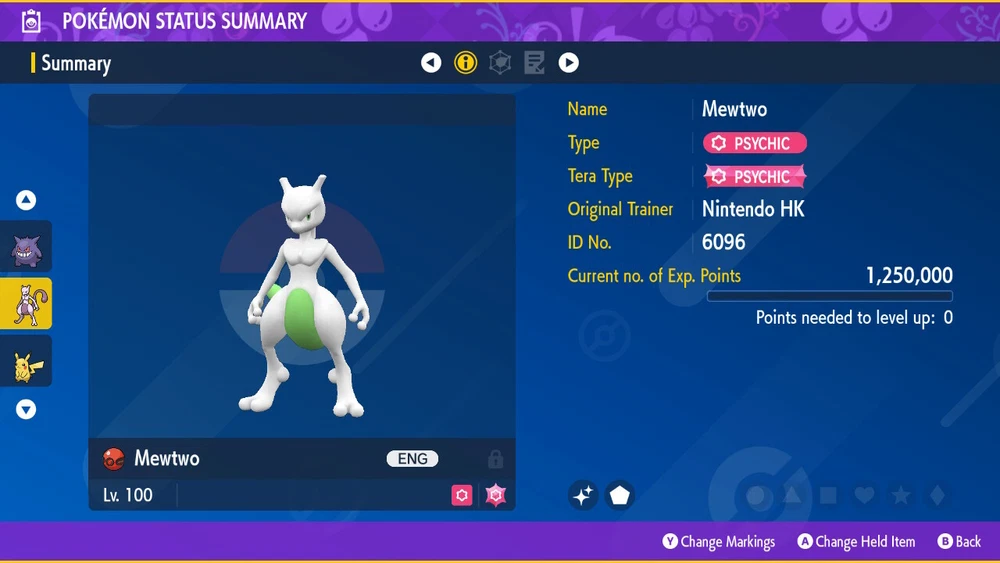Click the padlock icon beside ENG
This screenshot has width=1000, height=563.
coord(495,459)
